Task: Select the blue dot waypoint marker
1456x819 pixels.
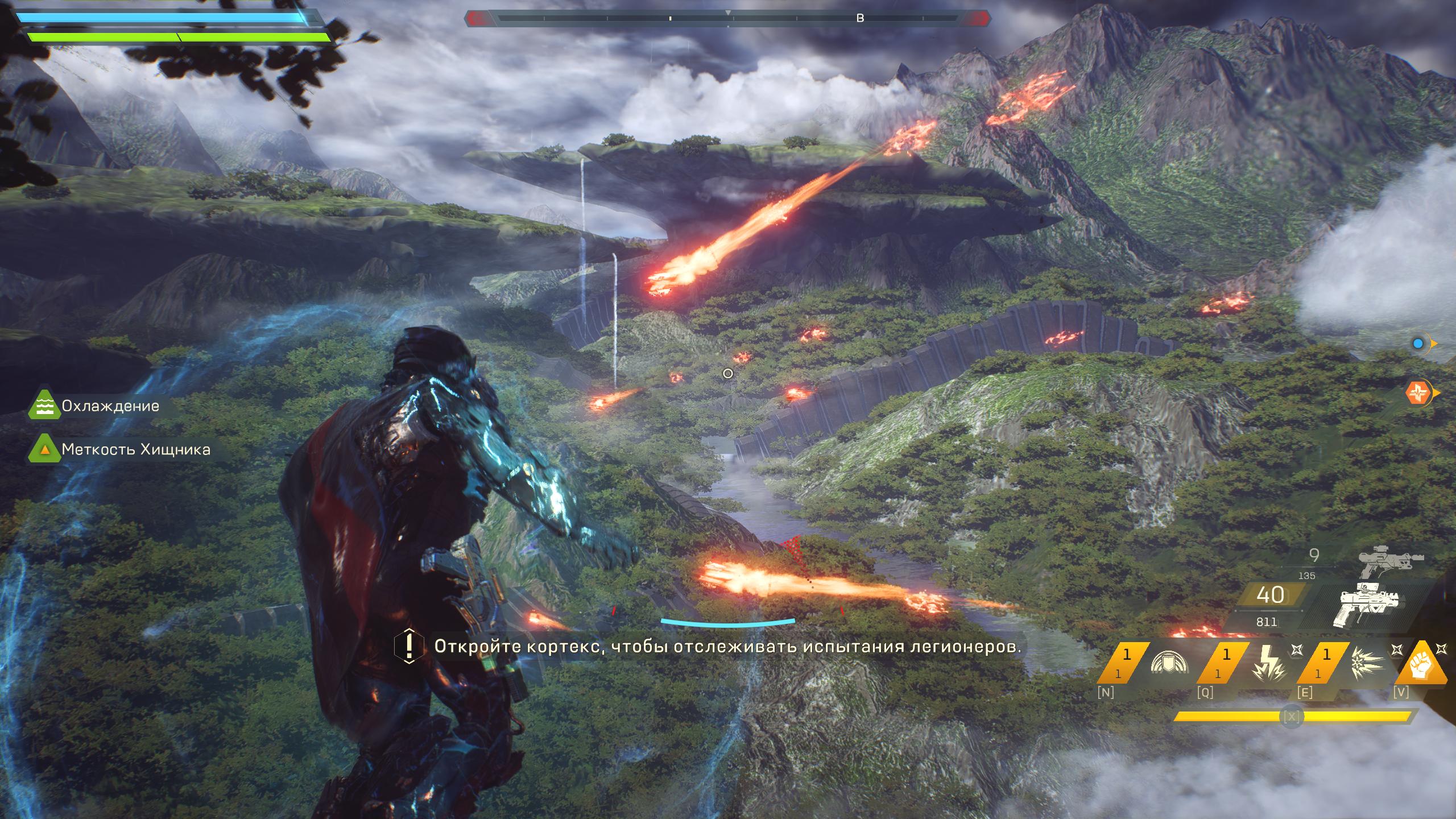Action: [1418, 344]
